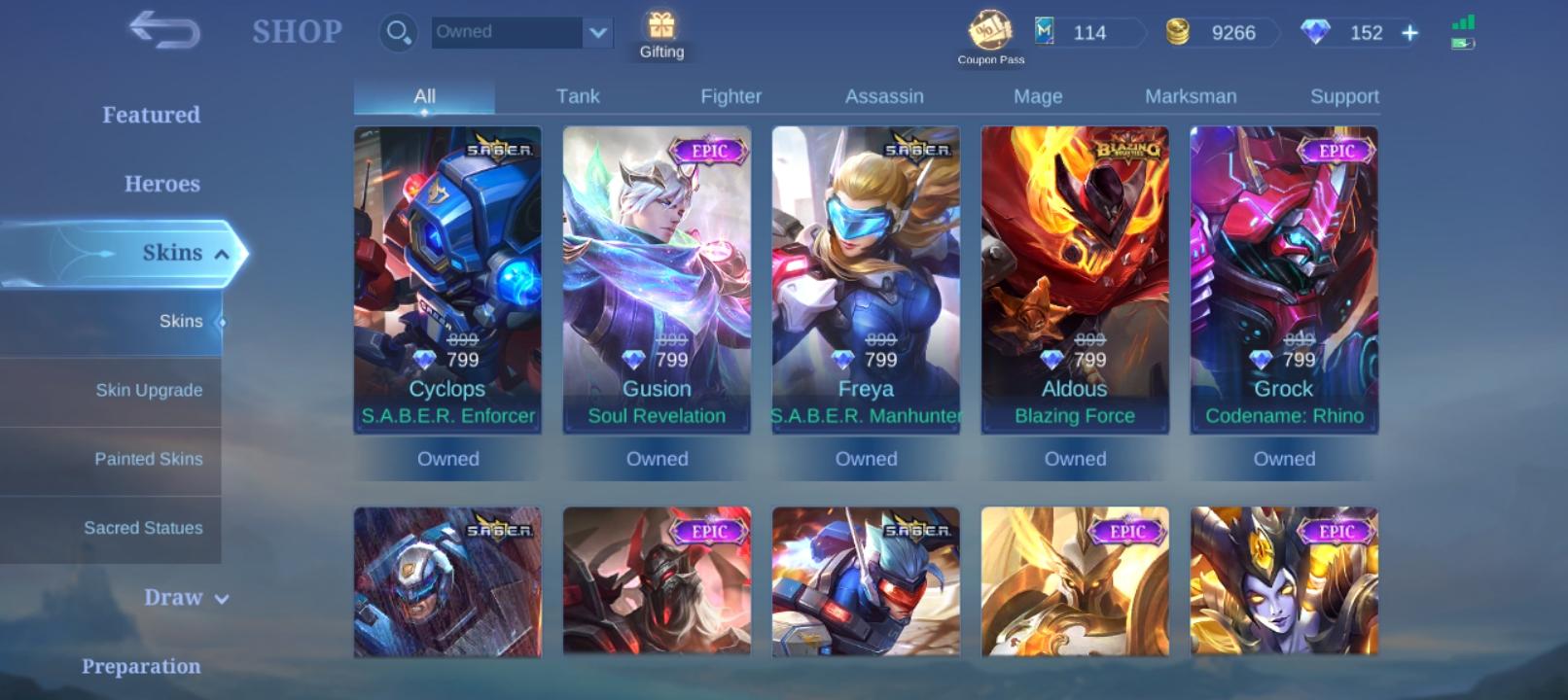
Task: Switch to the Assassin tab
Action: coord(882,96)
